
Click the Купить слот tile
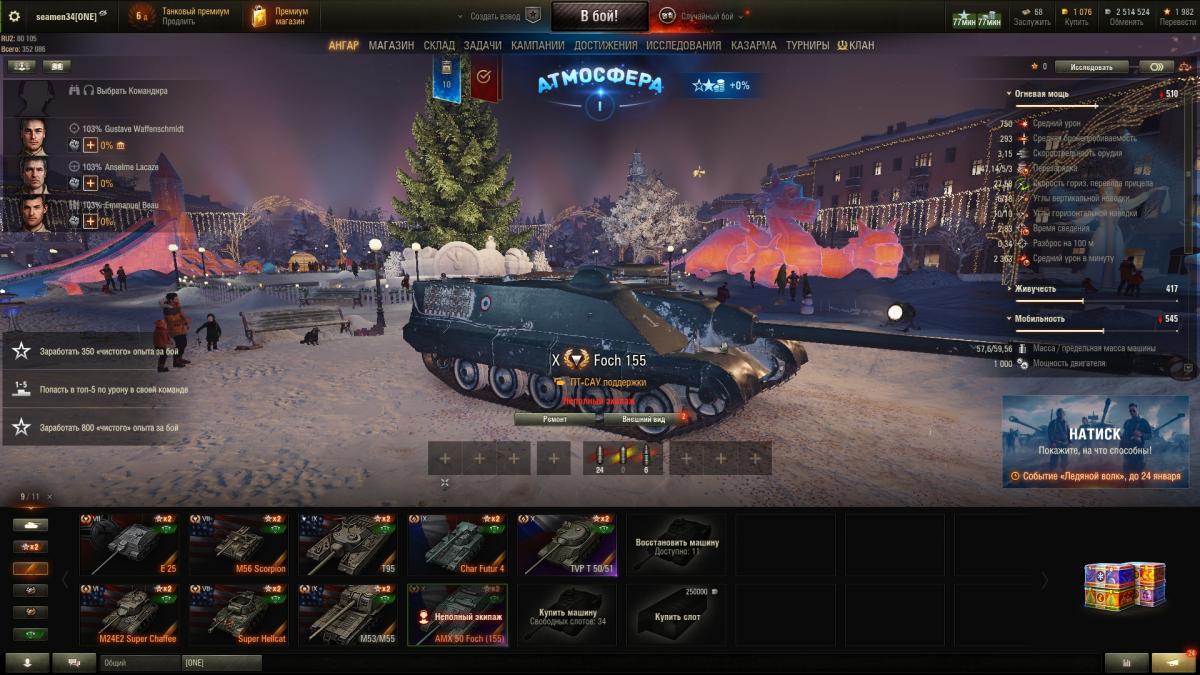pos(677,615)
